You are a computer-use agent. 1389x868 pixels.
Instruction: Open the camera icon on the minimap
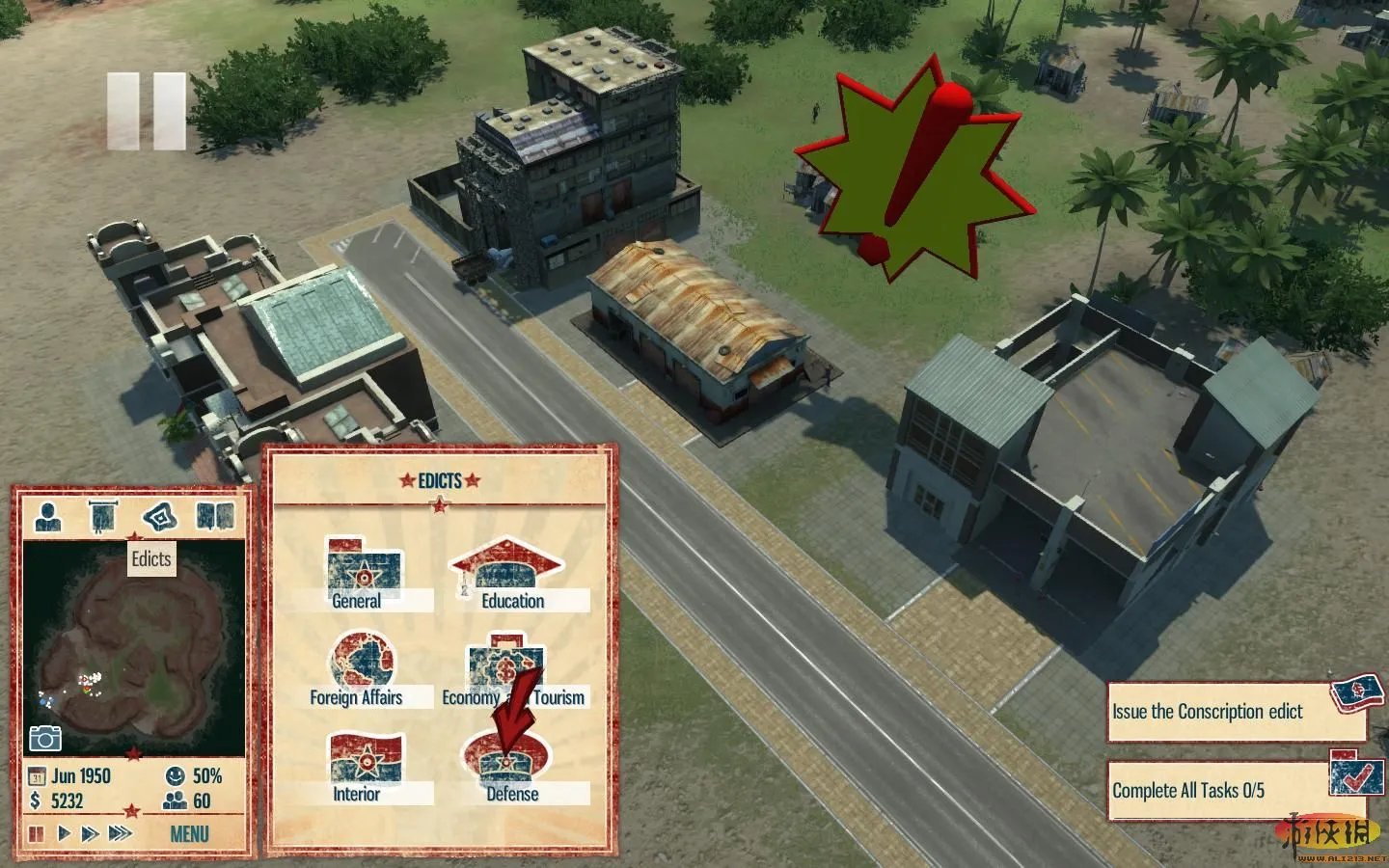[44, 739]
